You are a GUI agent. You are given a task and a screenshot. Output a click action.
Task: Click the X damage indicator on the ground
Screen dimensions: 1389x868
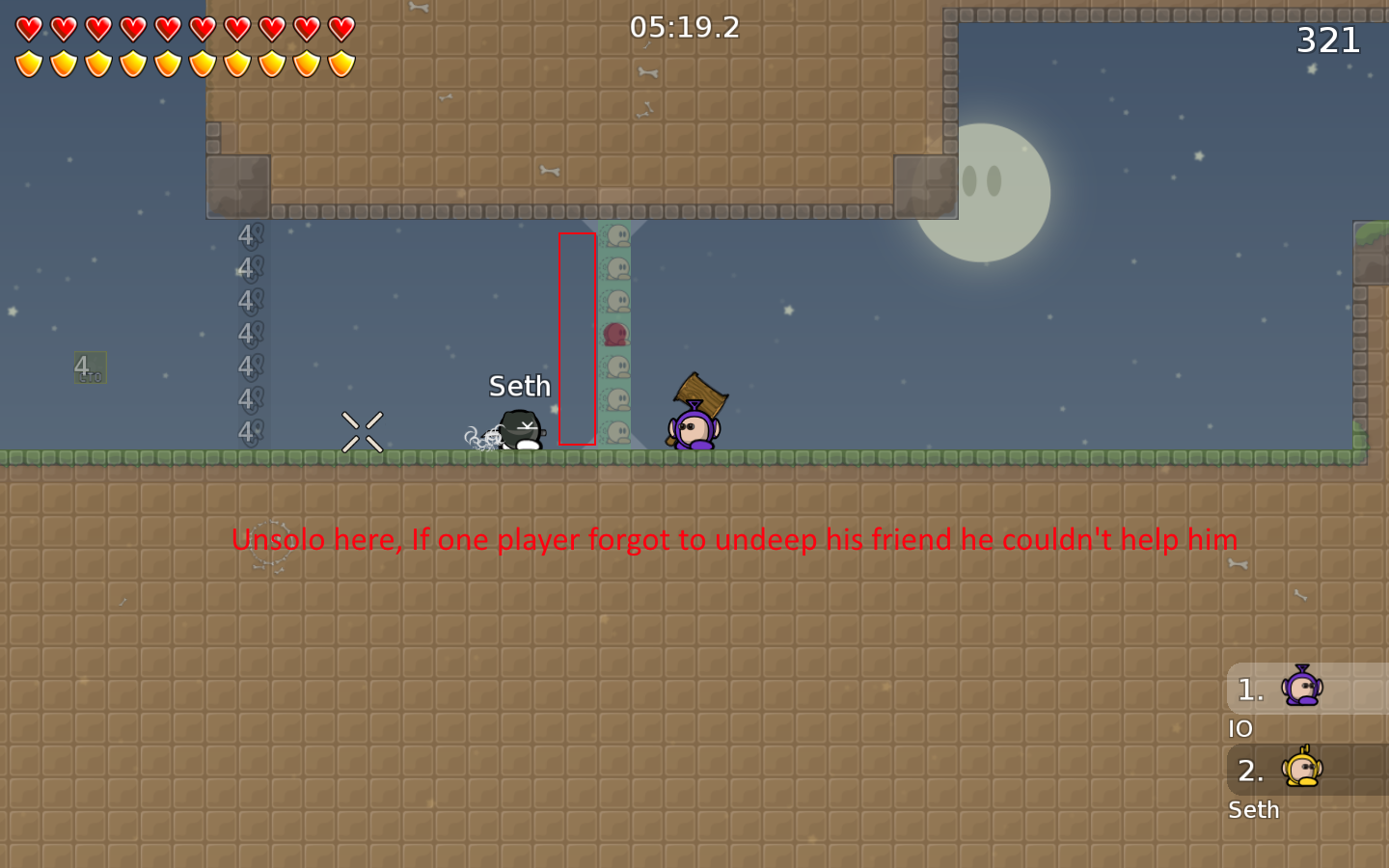coord(362,432)
